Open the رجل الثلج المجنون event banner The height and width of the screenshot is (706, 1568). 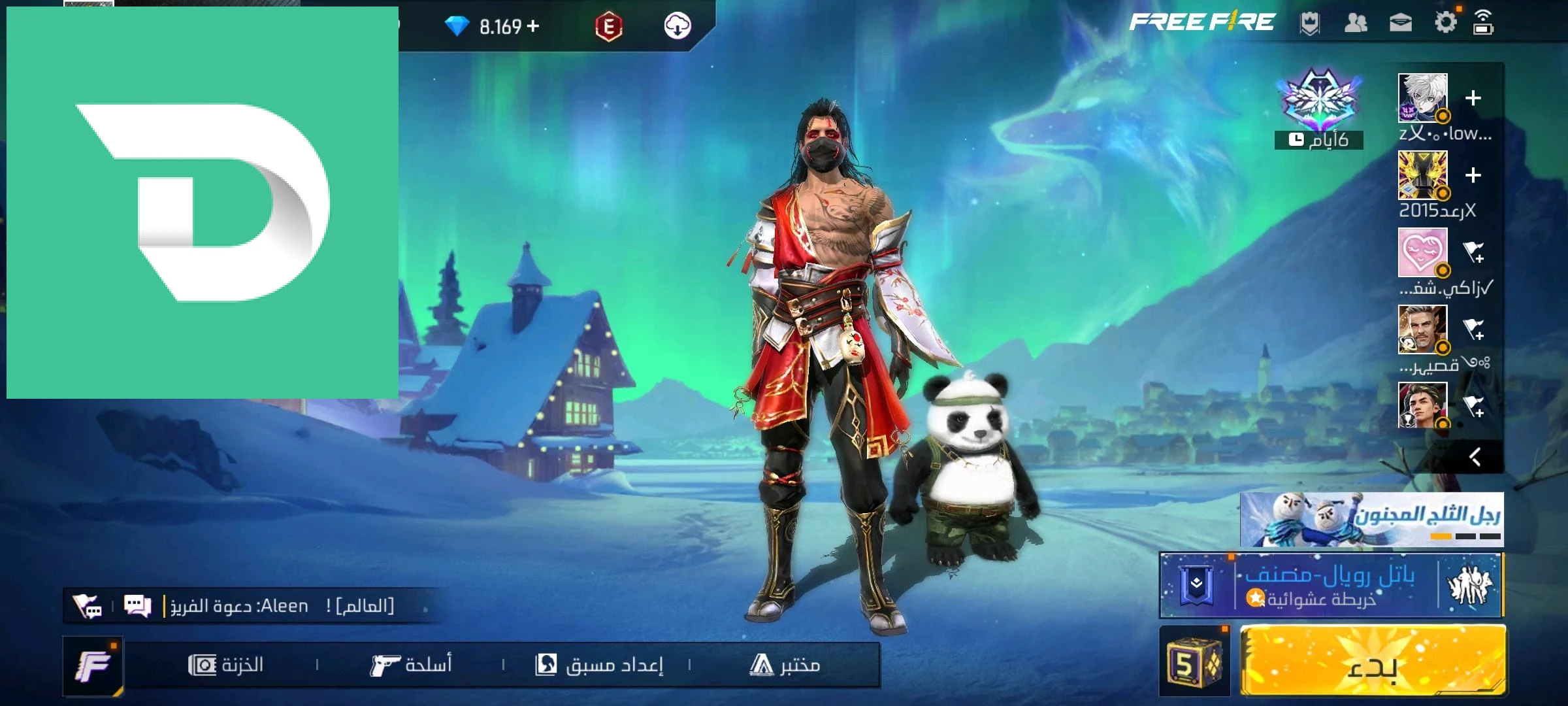tap(1372, 520)
